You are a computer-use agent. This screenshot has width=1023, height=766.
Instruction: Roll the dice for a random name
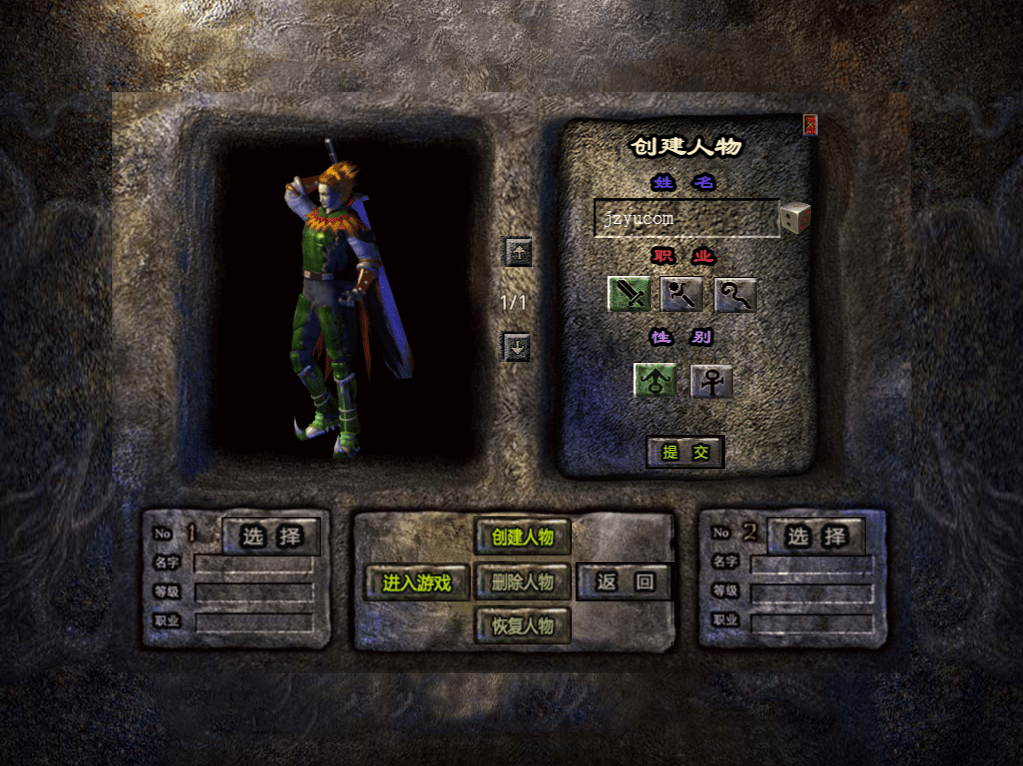[x=795, y=218]
